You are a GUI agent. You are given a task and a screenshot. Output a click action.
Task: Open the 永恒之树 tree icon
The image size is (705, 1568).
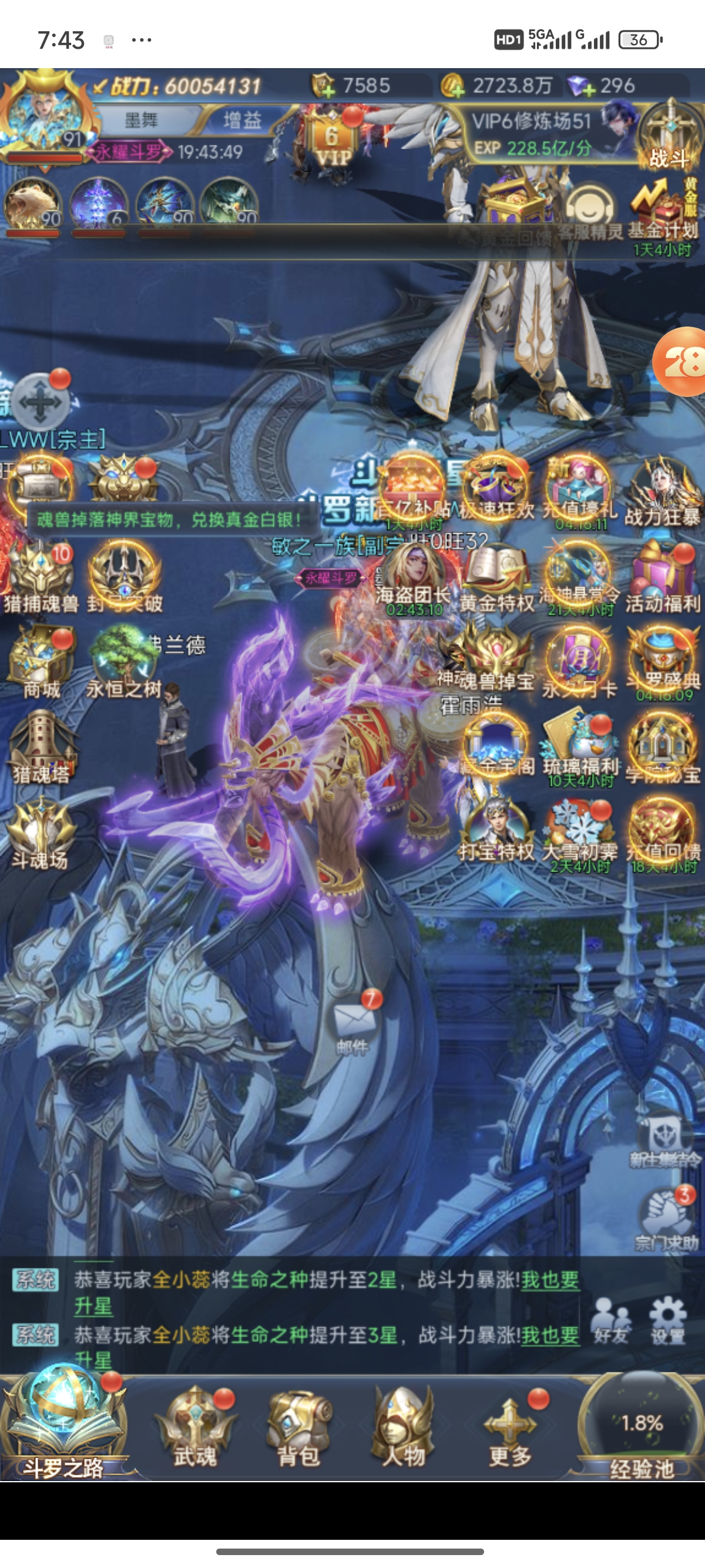(123, 662)
